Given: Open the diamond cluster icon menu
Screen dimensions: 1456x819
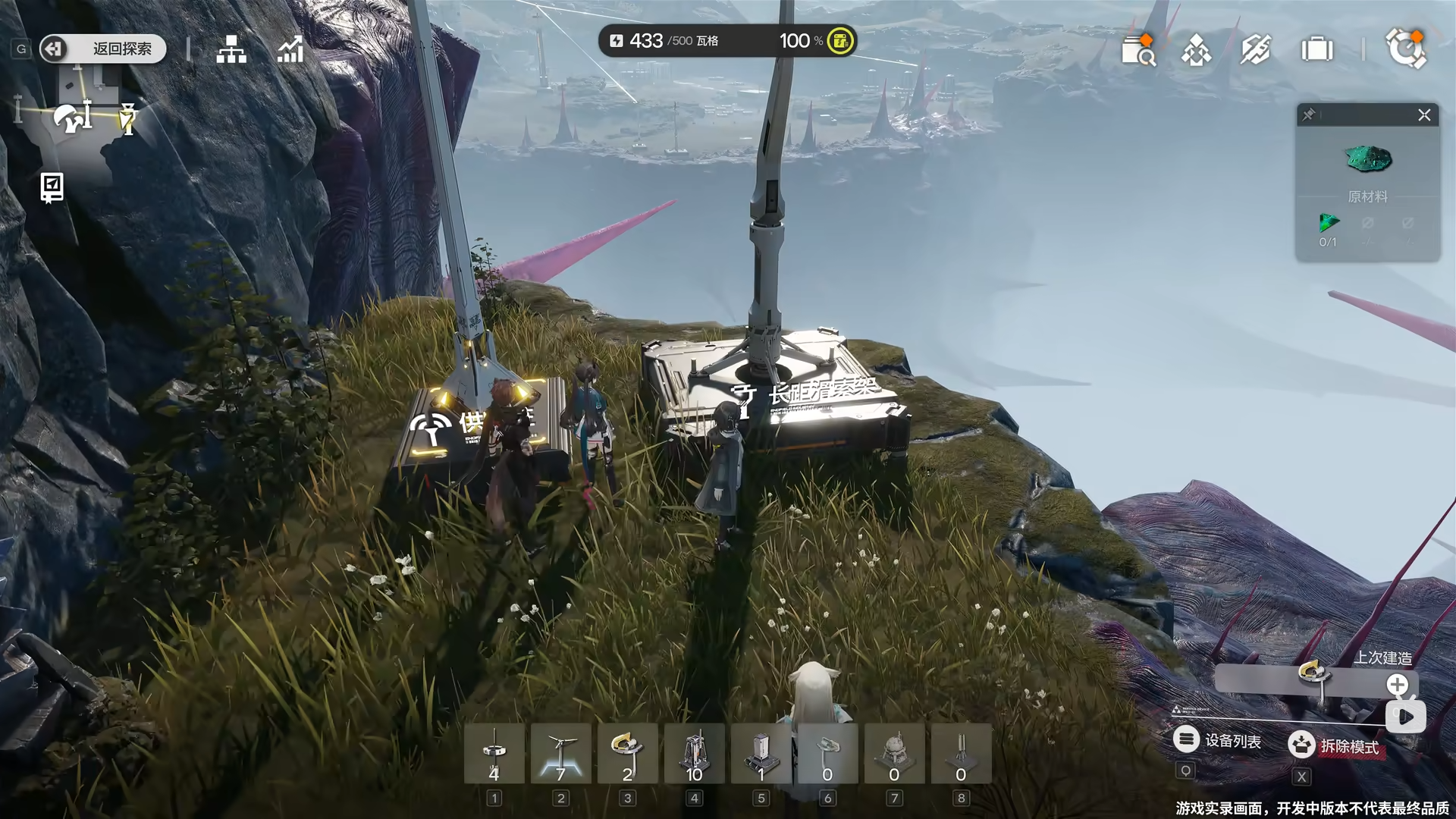Looking at the screenshot, I should tap(1196, 51).
